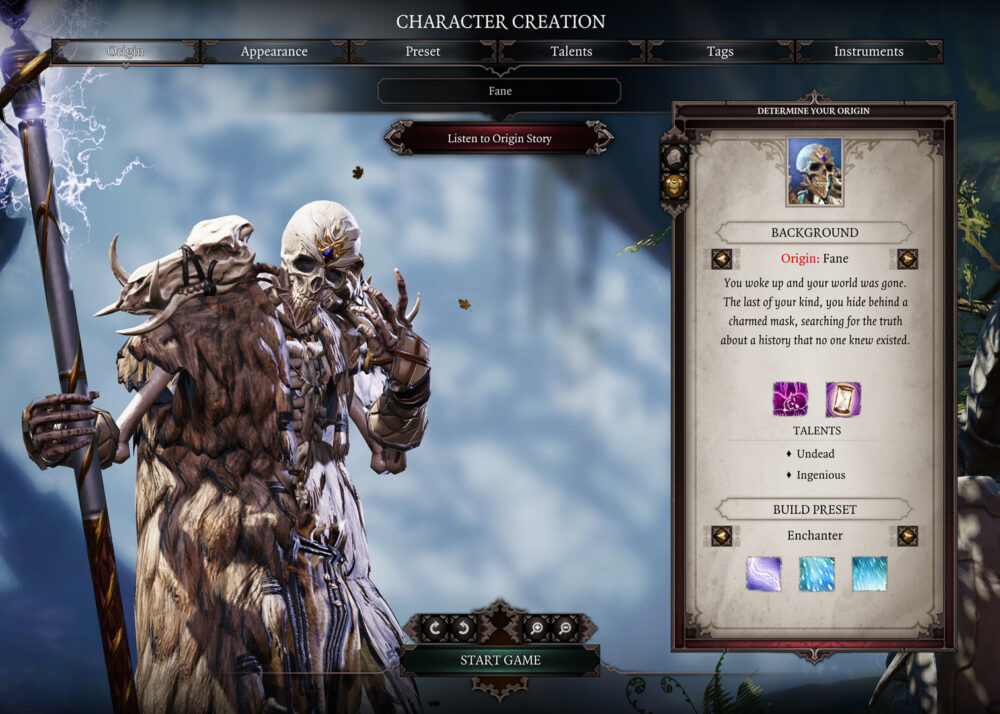Zoom in on the character

point(536,629)
